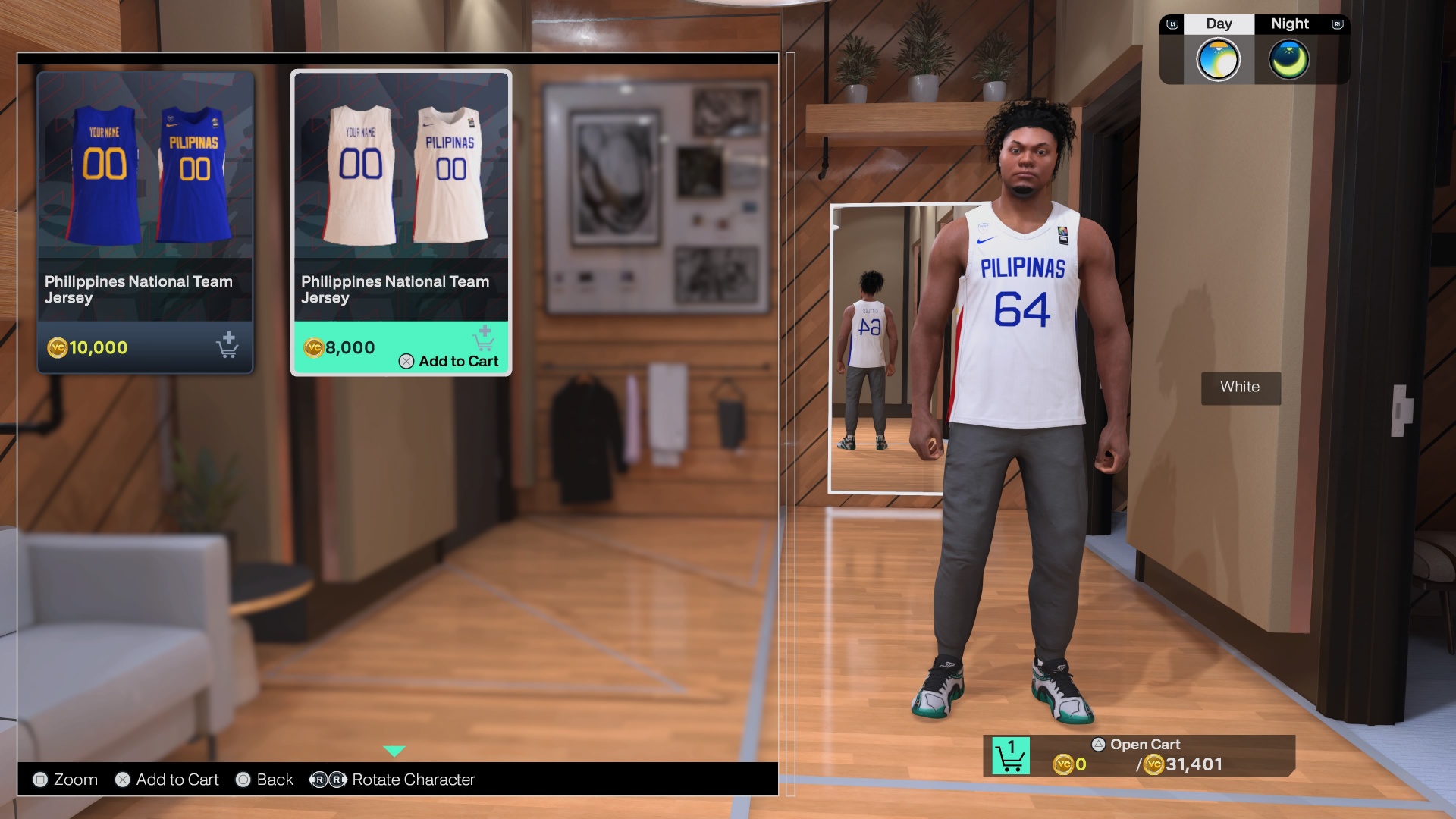Add the 8,000 VC jersey to cart

pos(449,361)
